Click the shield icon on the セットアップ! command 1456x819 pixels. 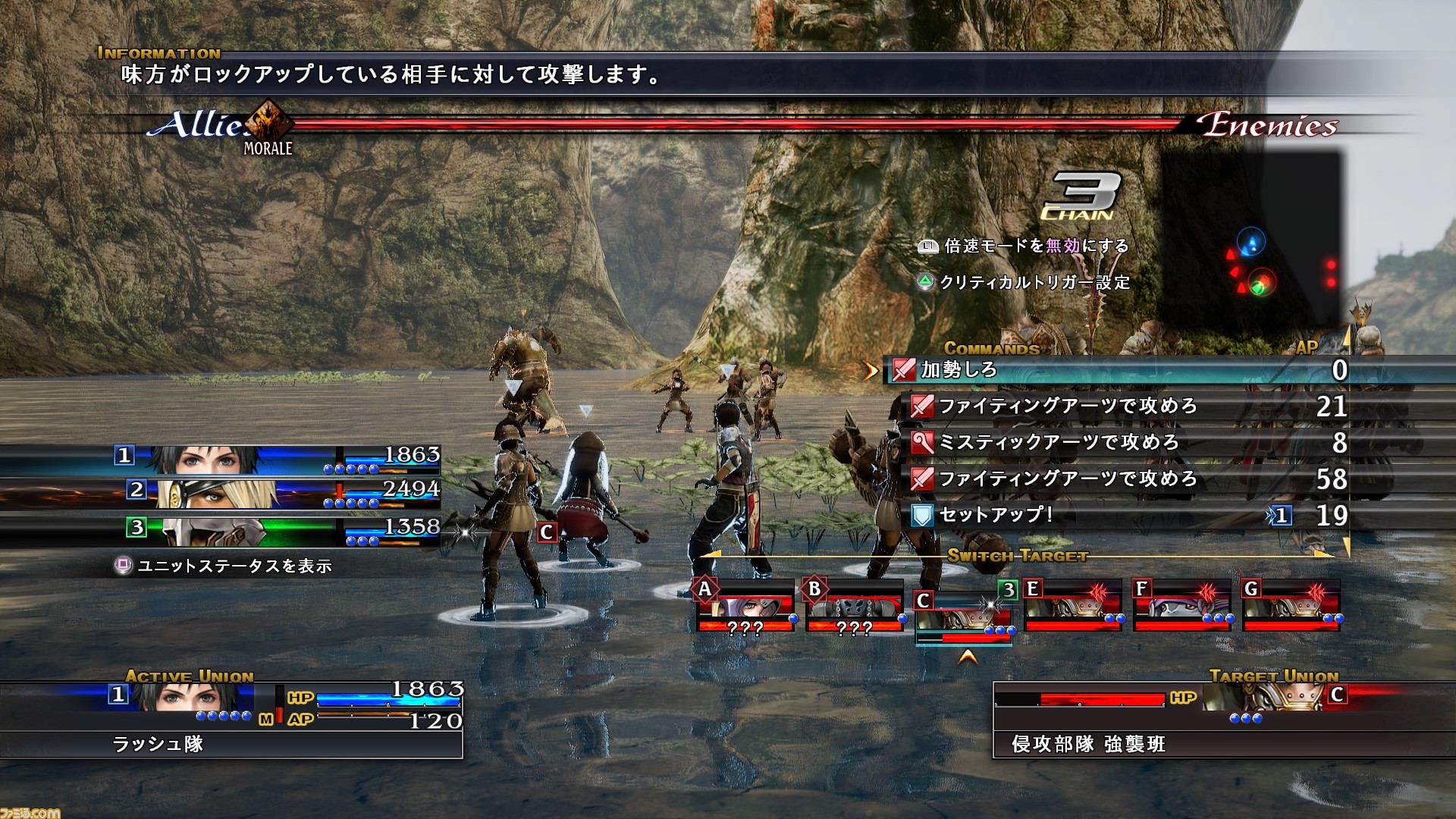coord(924,515)
